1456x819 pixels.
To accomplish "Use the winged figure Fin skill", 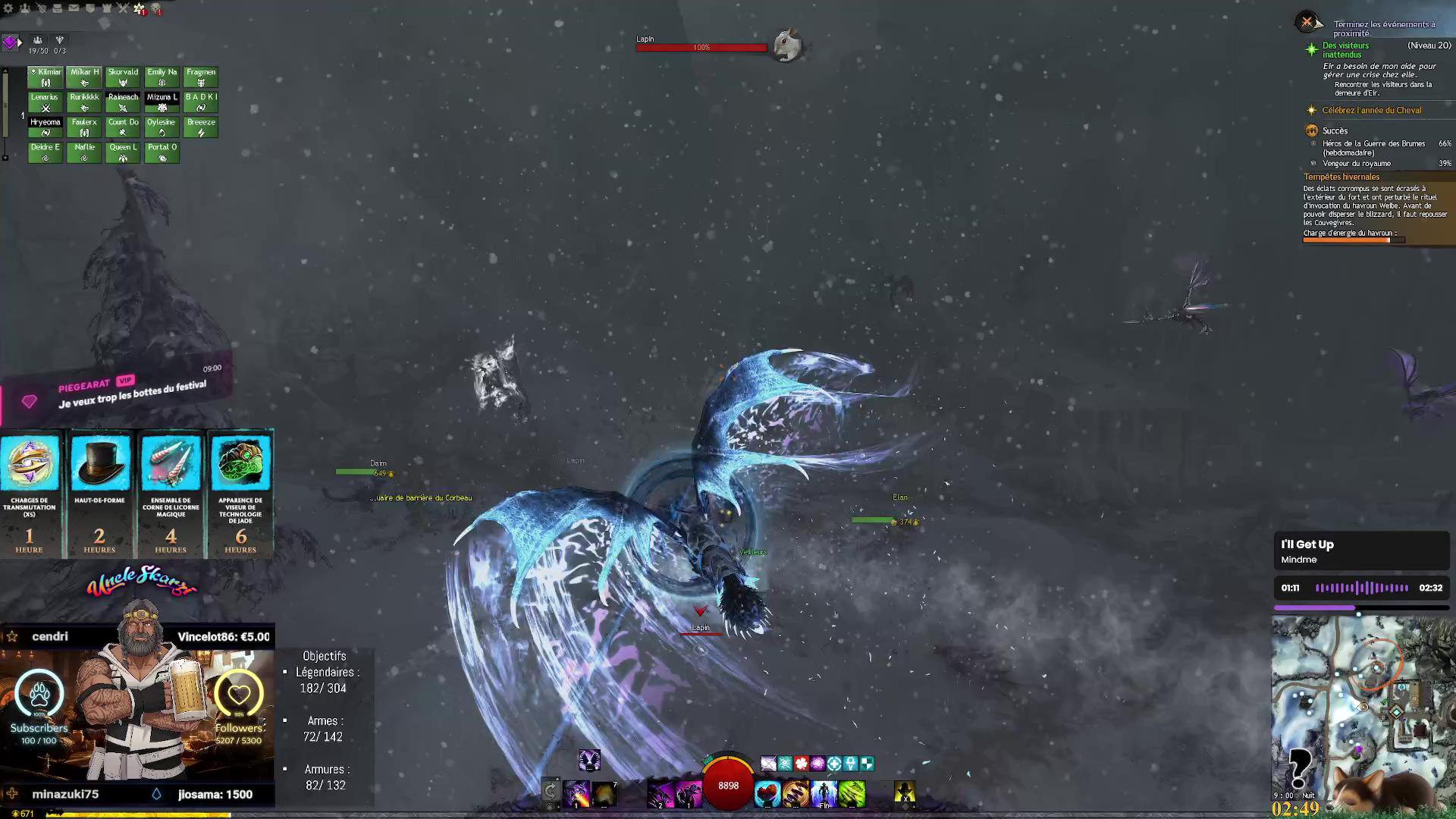I will pyautogui.click(x=824, y=794).
